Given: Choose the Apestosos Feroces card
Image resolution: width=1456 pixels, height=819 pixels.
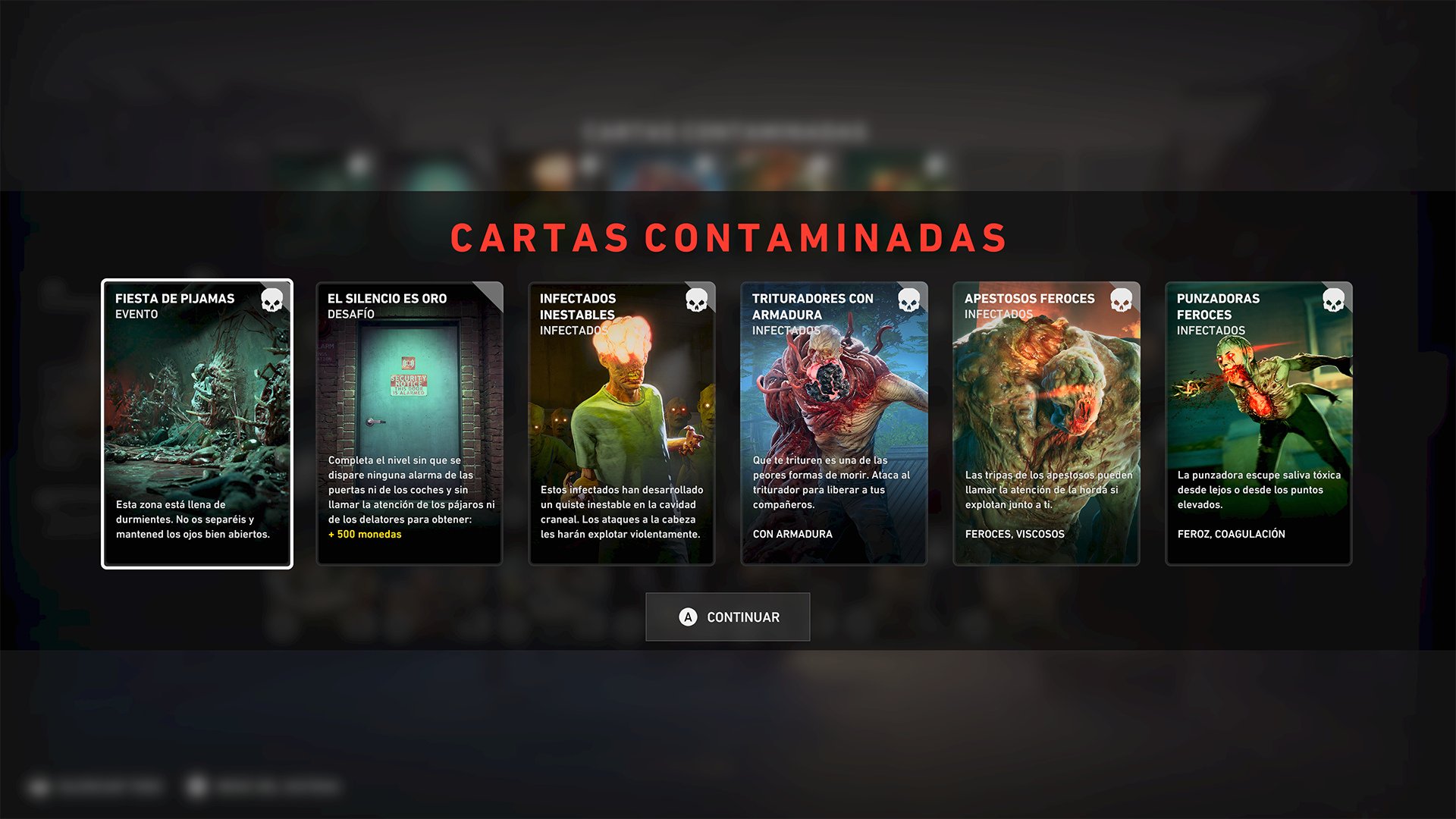Looking at the screenshot, I should pyautogui.click(x=1046, y=423).
